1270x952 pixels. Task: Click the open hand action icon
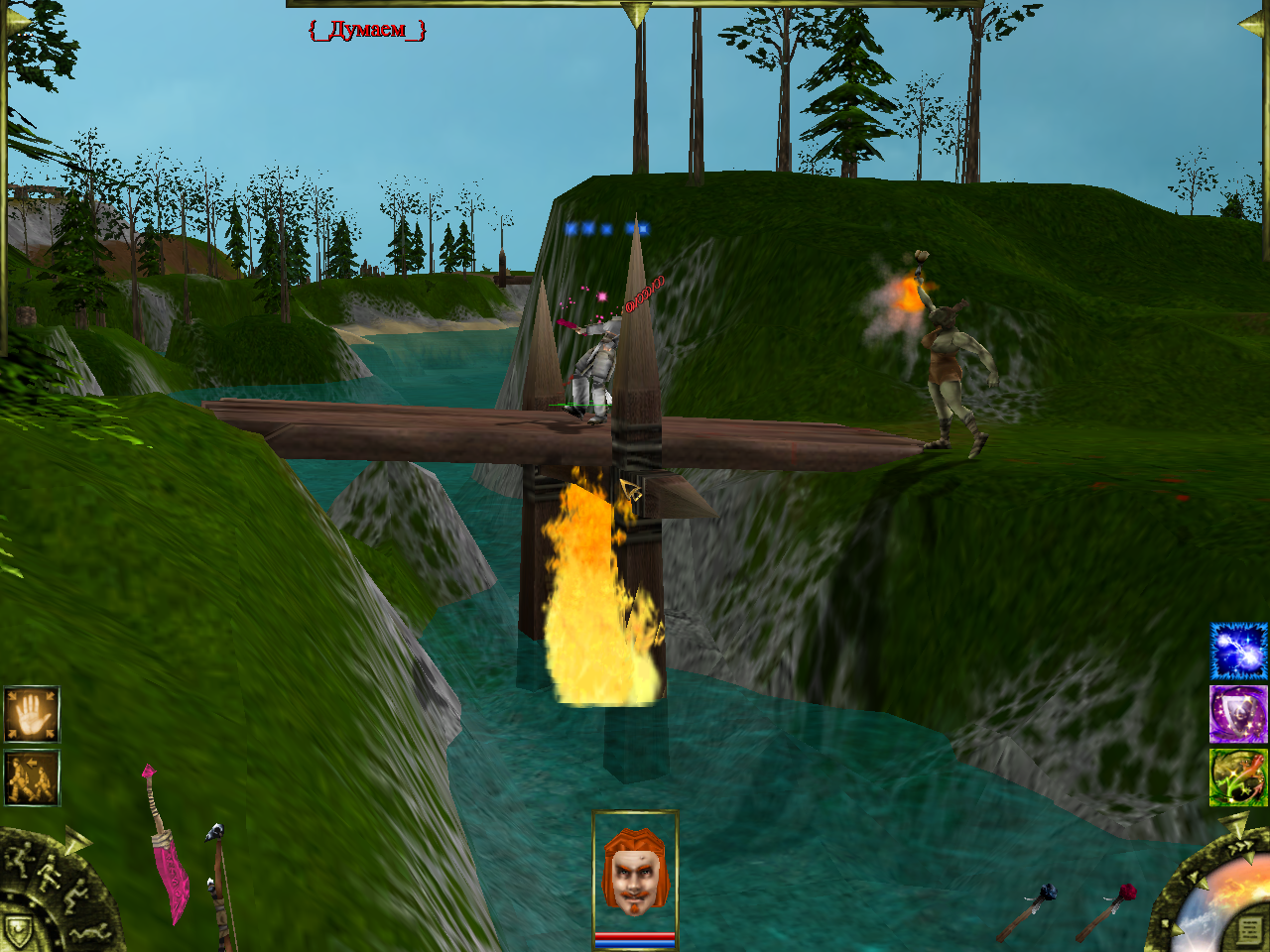tap(32, 714)
